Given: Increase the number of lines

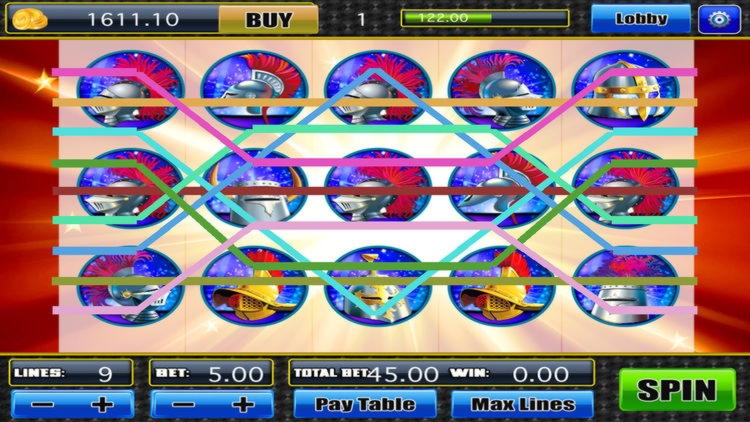Looking at the screenshot, I should tap(100, 405).
